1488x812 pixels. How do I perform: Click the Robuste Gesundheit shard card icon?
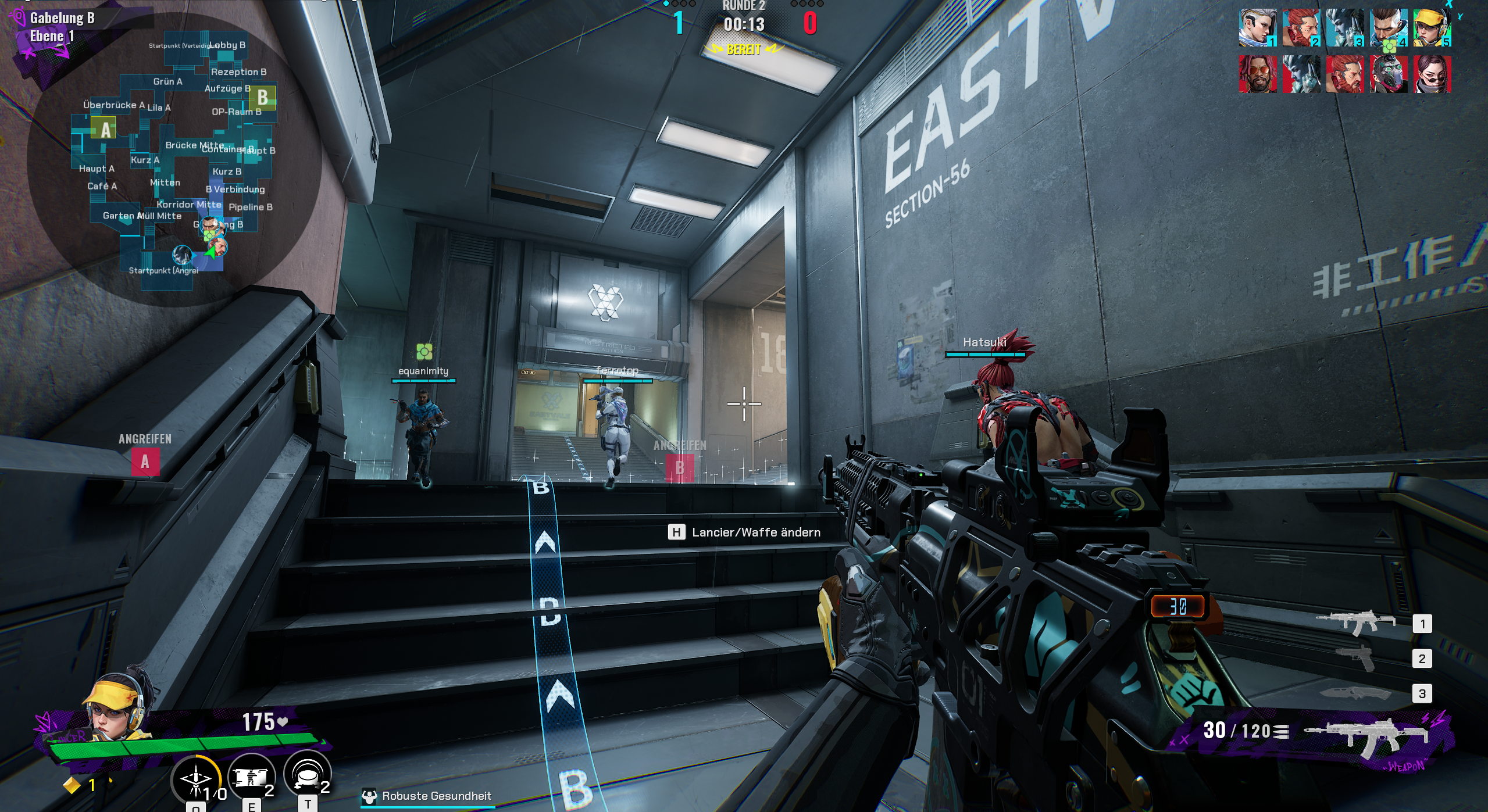point(370,797)
